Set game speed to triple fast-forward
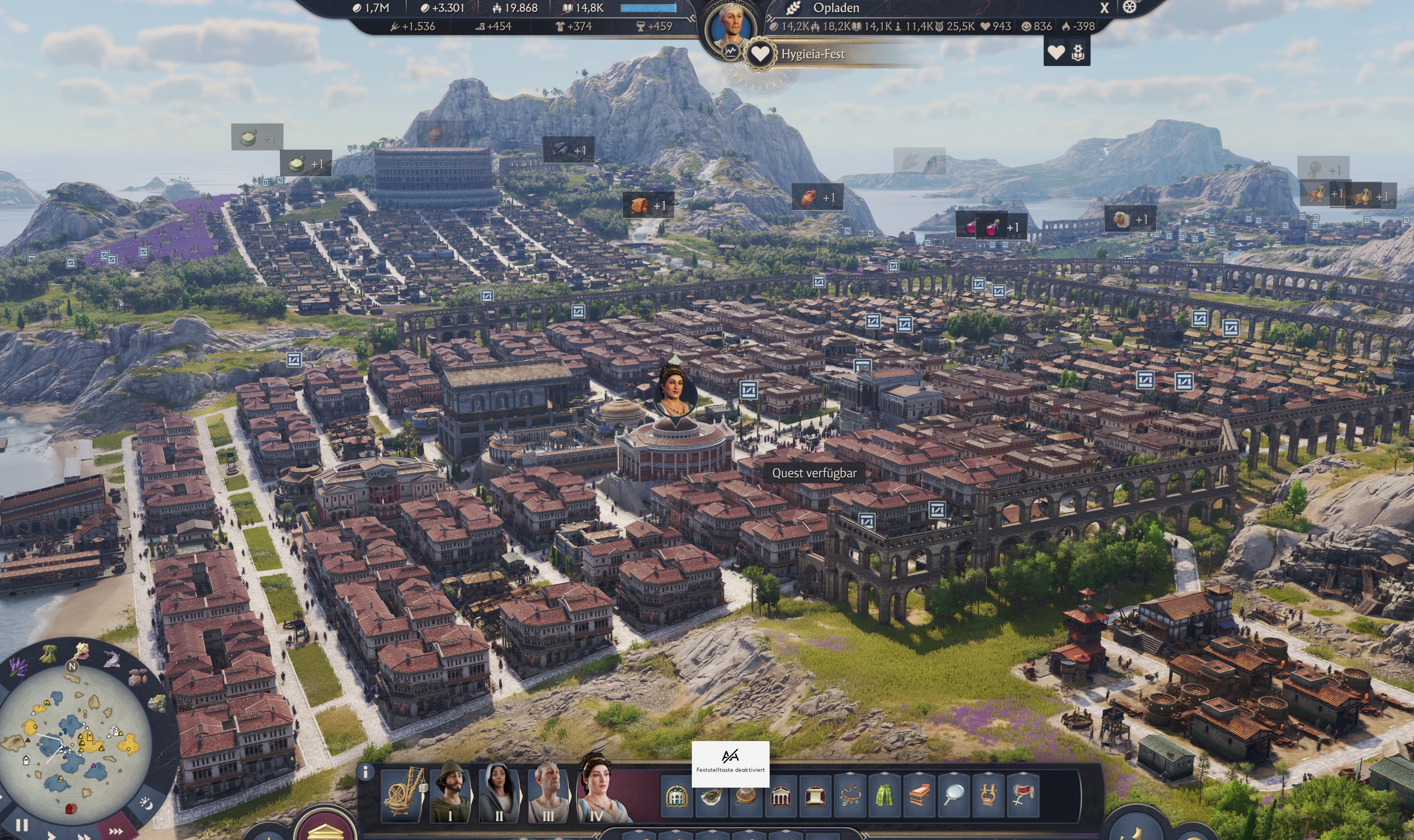Viewport: 1414px width, 840px height. (x=116, y=831)
